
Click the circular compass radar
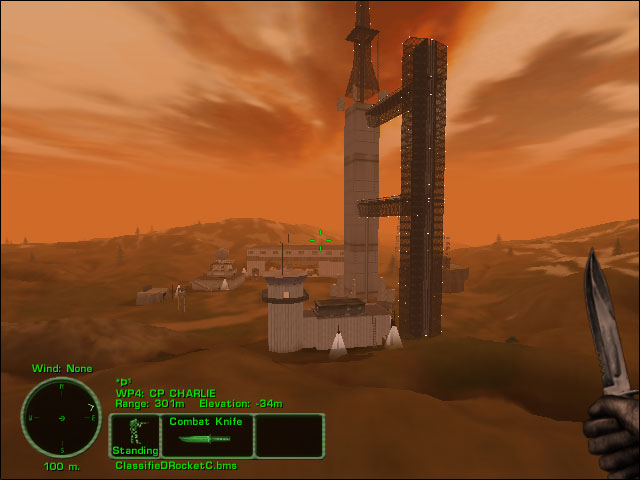(62, 417)
